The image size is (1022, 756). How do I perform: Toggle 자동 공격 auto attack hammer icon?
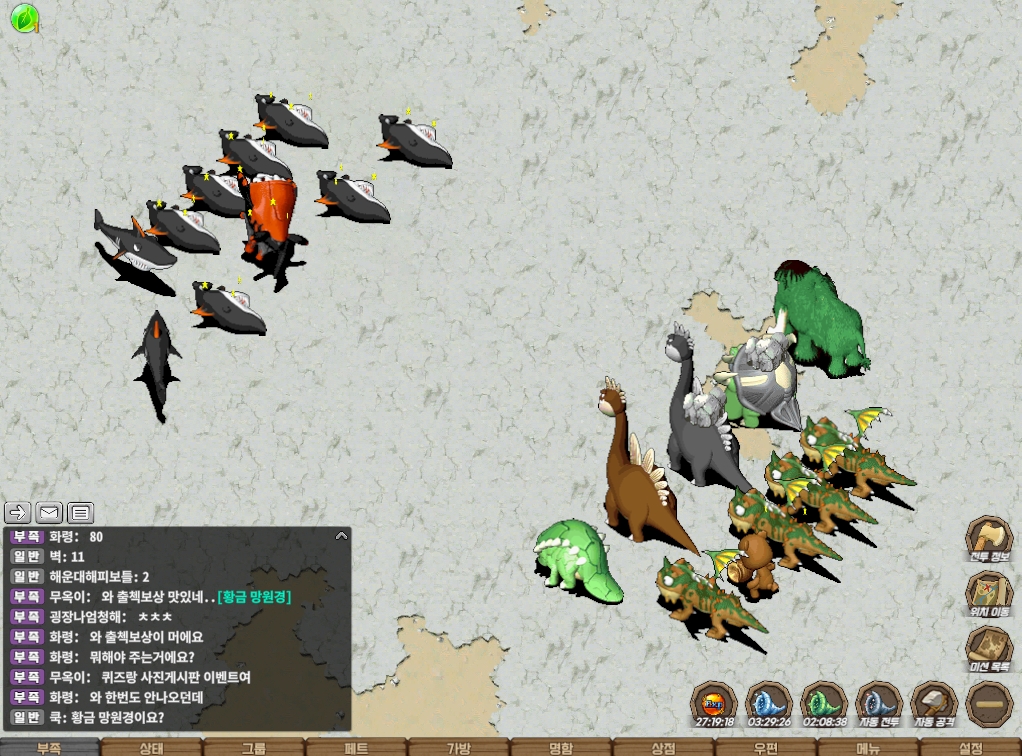click(x=935, y=701)
